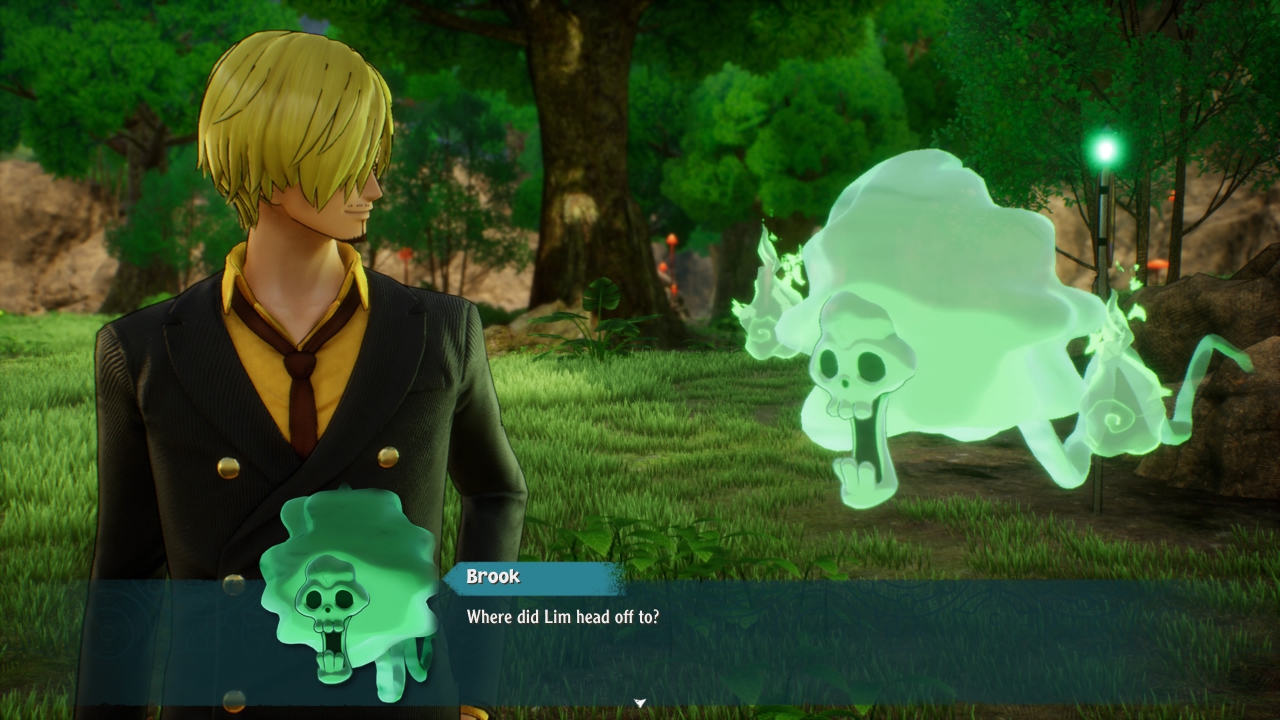Image resolution: width=1280 pixels, height=720 pixels.
Task: Click the white continue arrow under the dialogue
Action: pyautogui.click(x=640, y=703)
